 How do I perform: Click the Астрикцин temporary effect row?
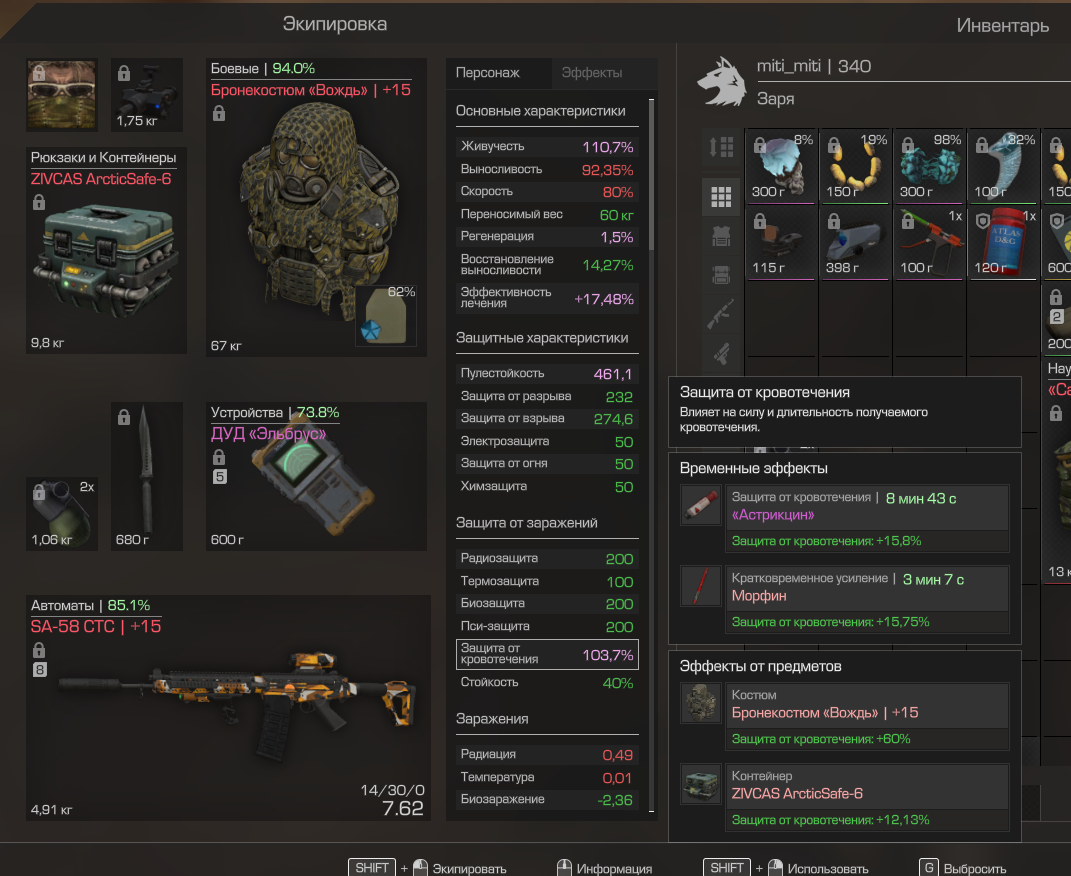845,506
